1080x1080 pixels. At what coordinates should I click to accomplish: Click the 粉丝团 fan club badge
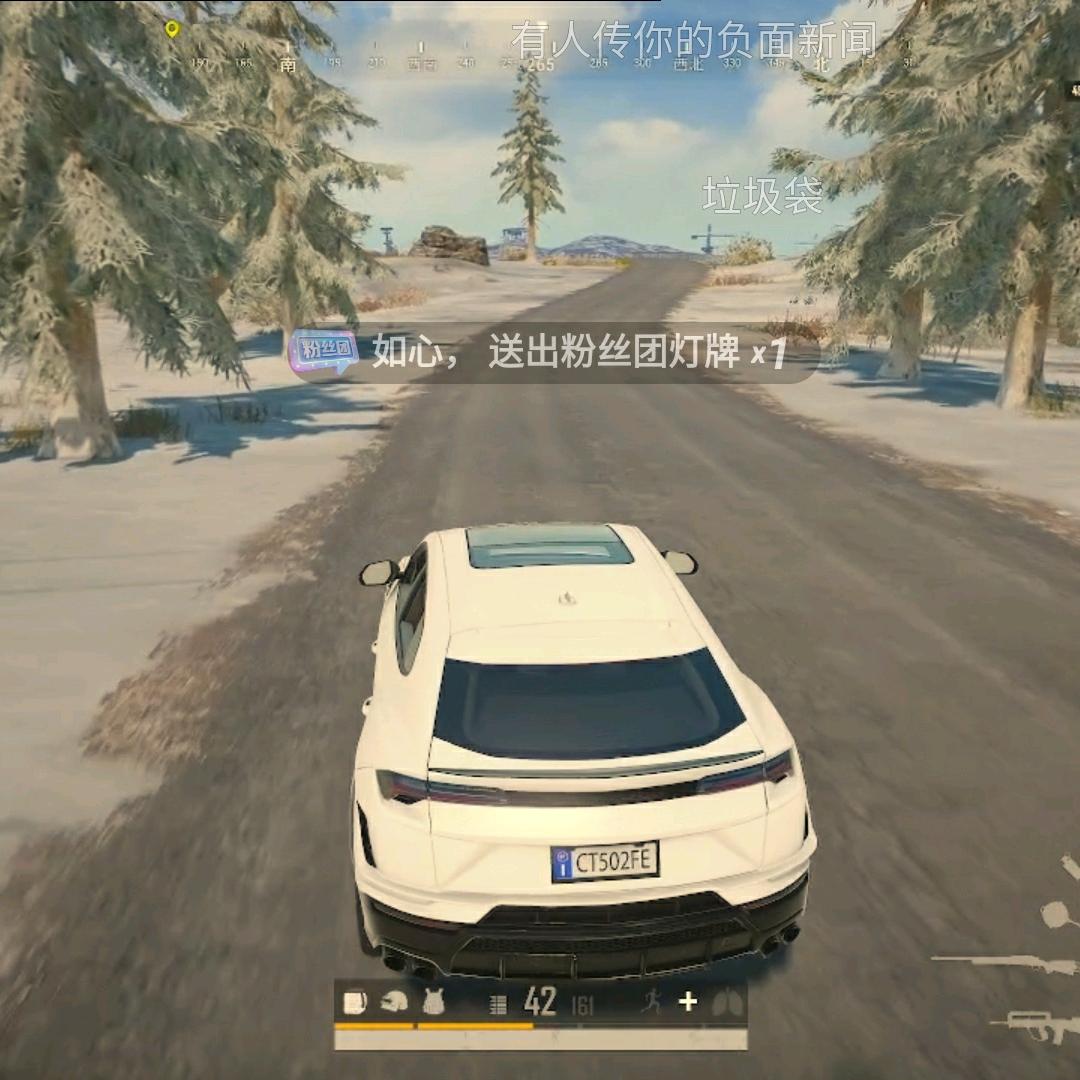(323, 352)
